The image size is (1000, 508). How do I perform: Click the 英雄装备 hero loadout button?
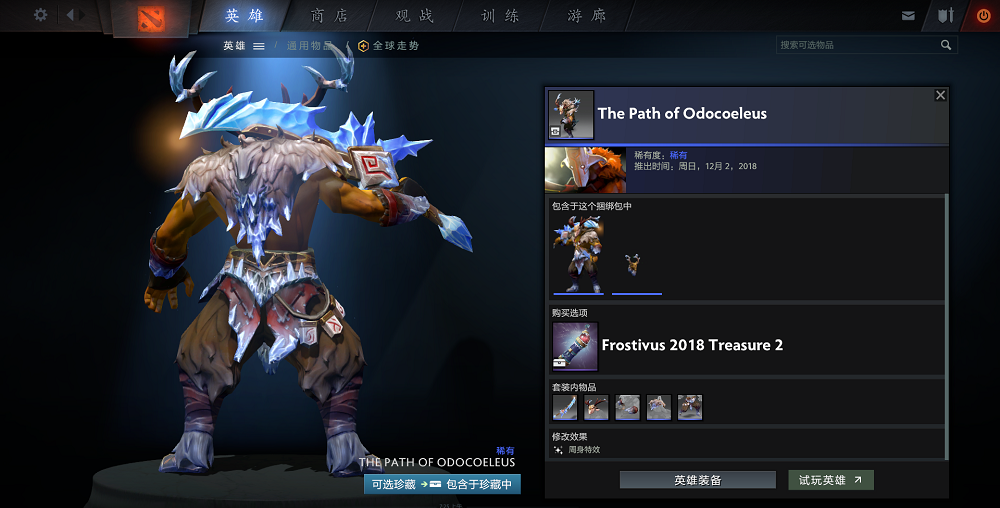(x=697, y=480)
